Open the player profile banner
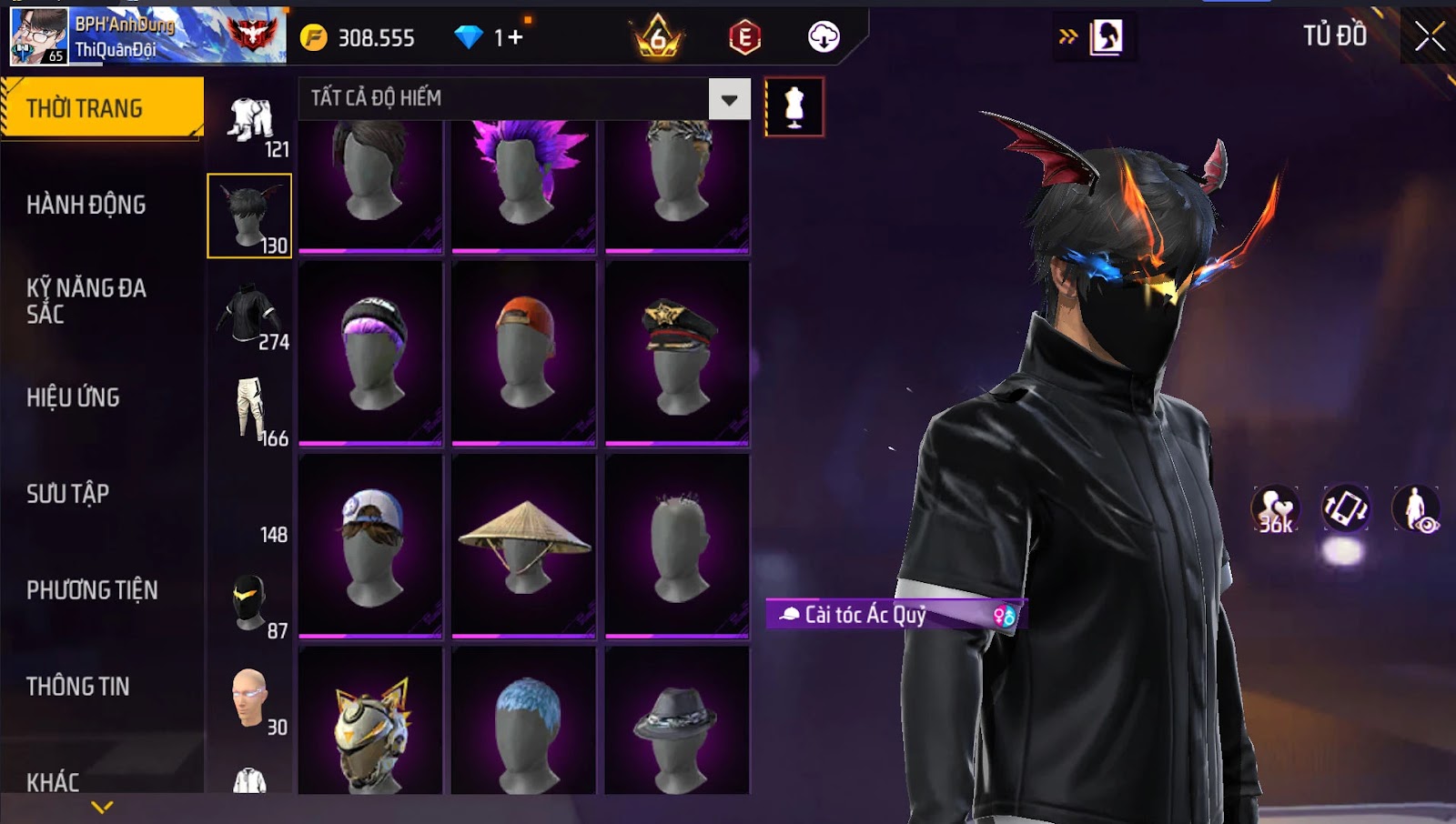 click(x=147, y=36)
